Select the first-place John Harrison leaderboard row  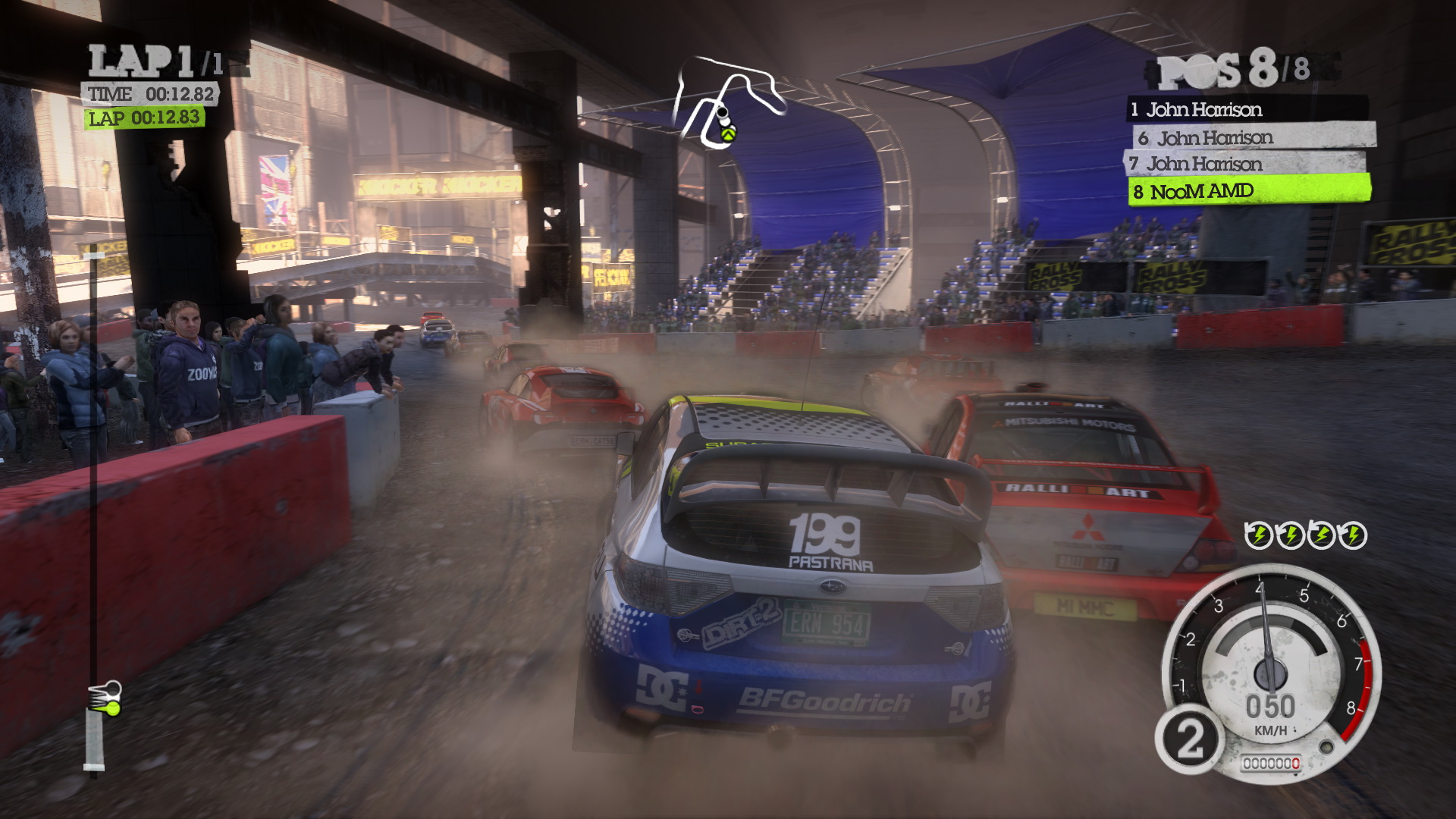coord(1247,109)
